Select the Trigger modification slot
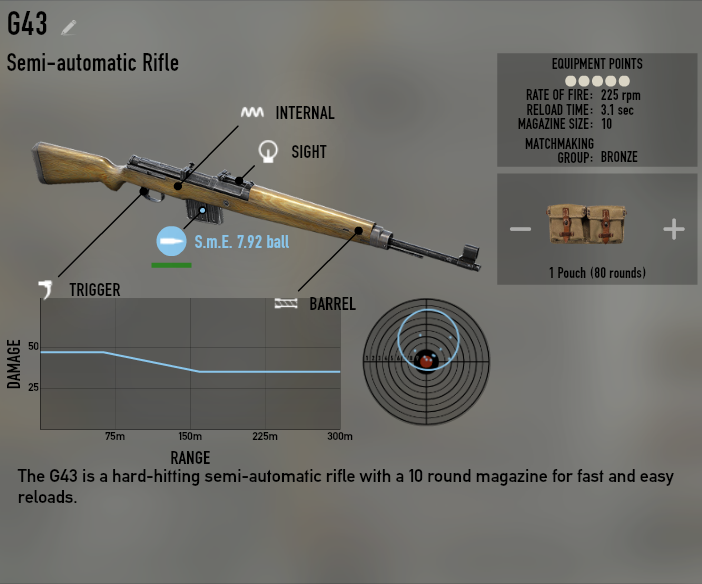Viewport: 702px width, 584px height. pos(47,290)
